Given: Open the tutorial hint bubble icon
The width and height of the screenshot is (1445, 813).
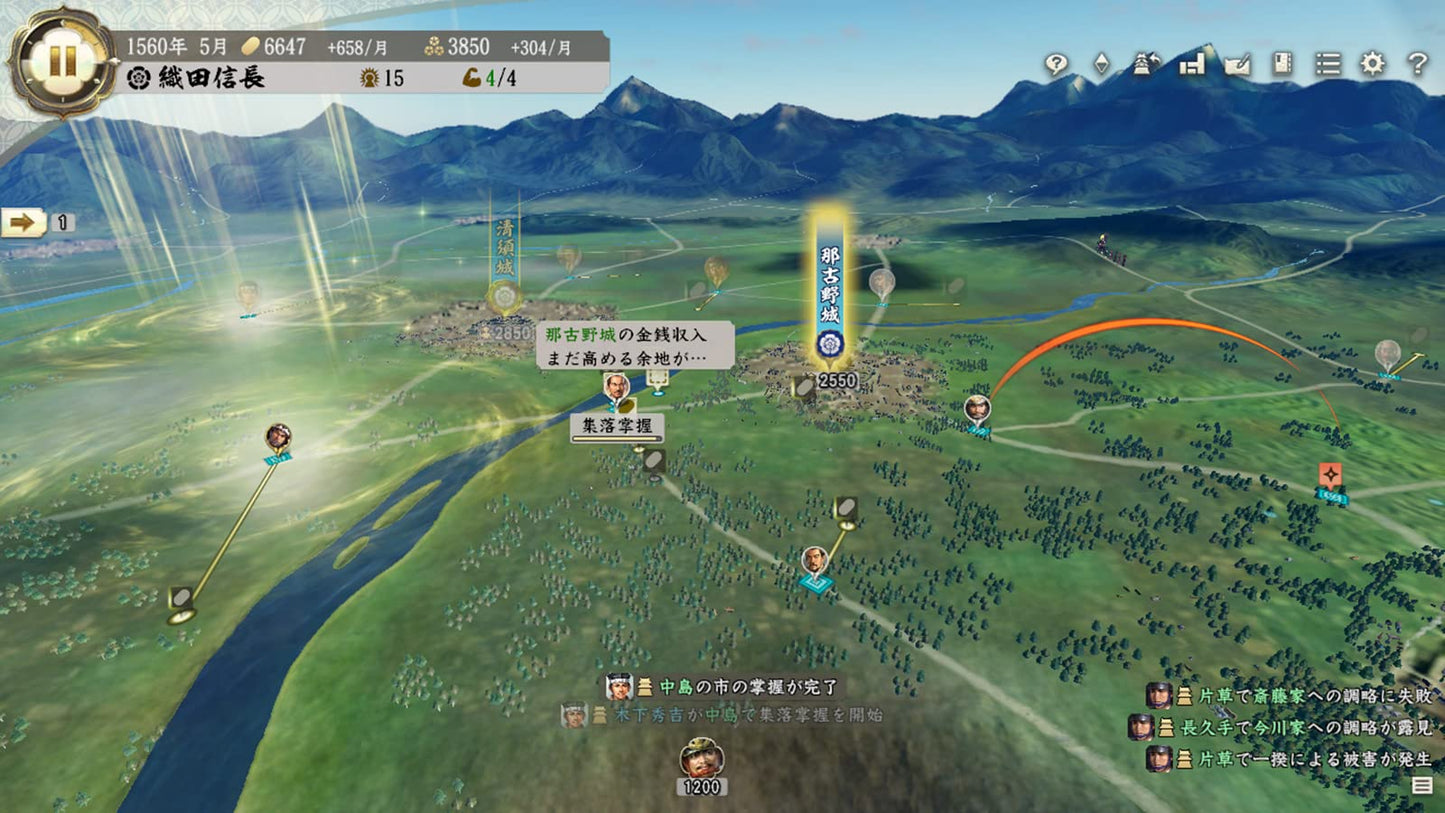Looking at the screenshot, I should [x=1057, y=63].
